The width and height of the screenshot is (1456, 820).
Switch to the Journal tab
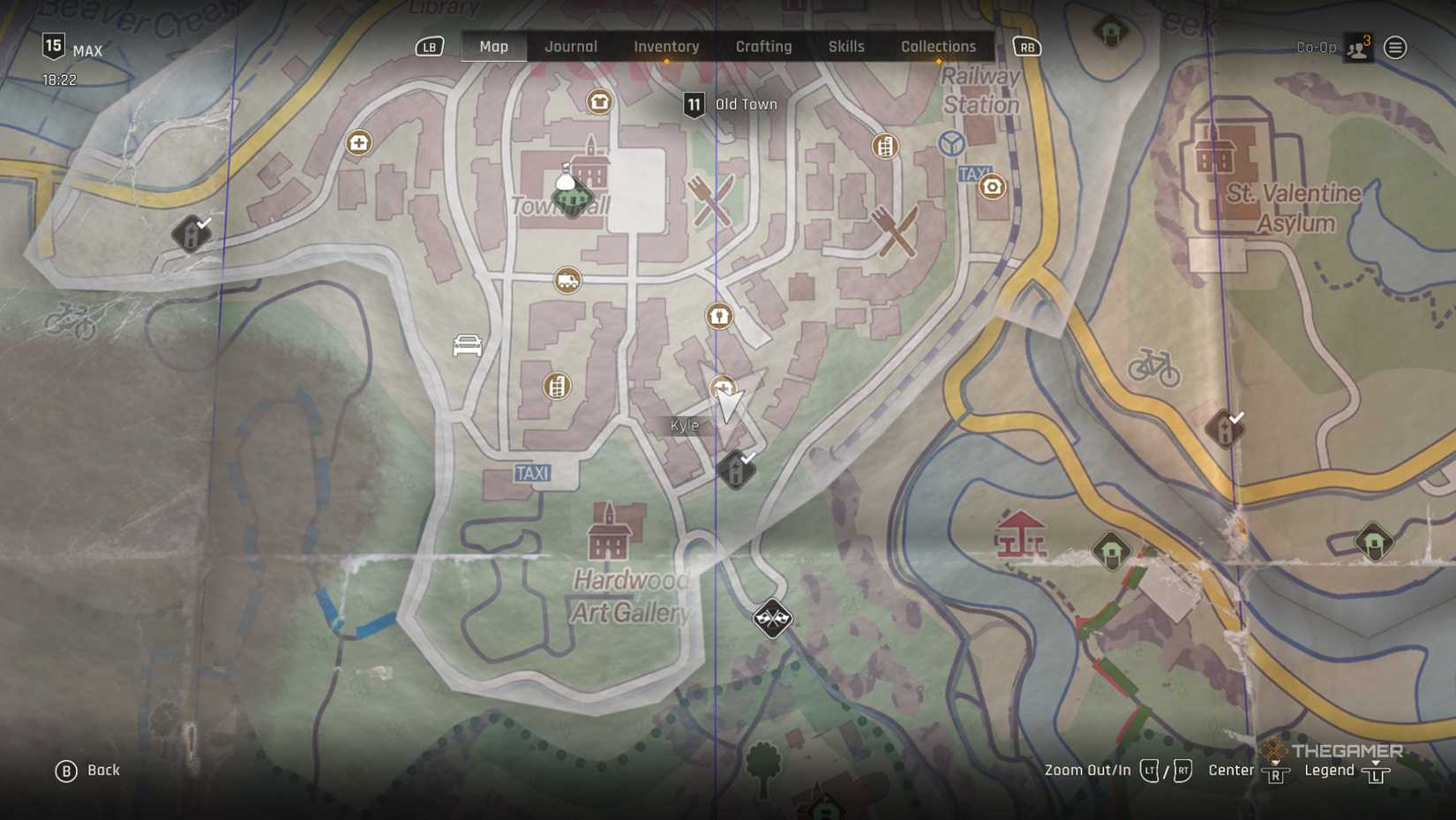coord(571,47)
